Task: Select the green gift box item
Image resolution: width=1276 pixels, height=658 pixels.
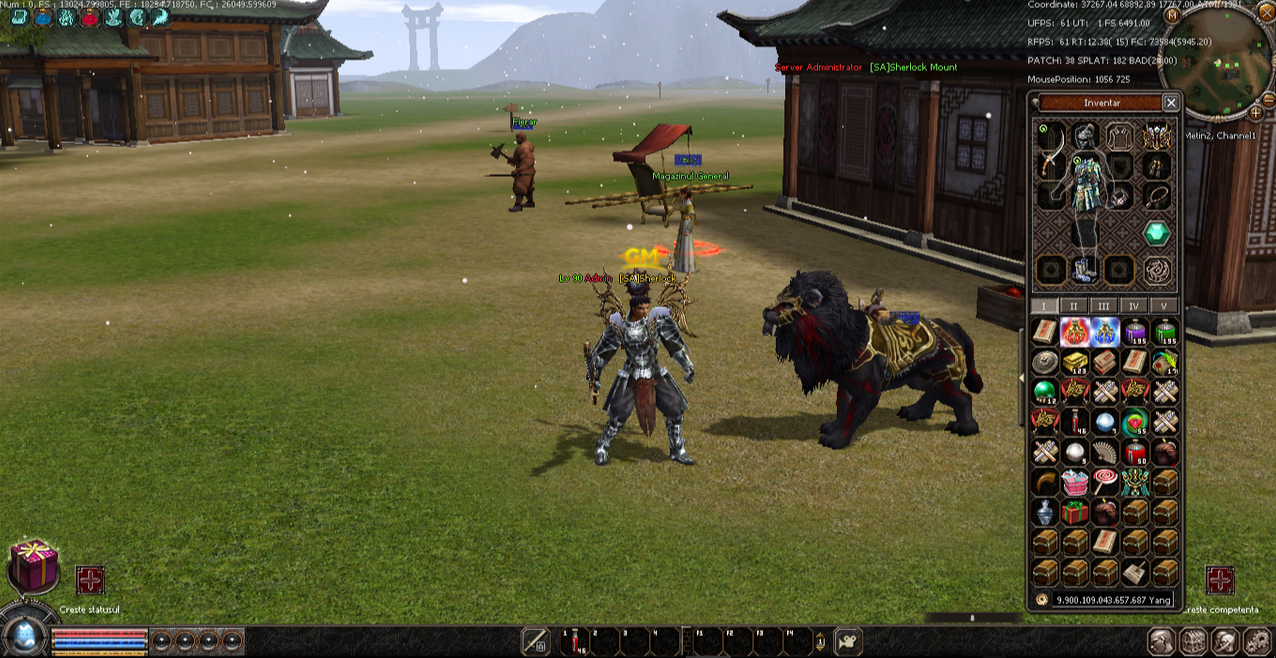Action: 1075,512
